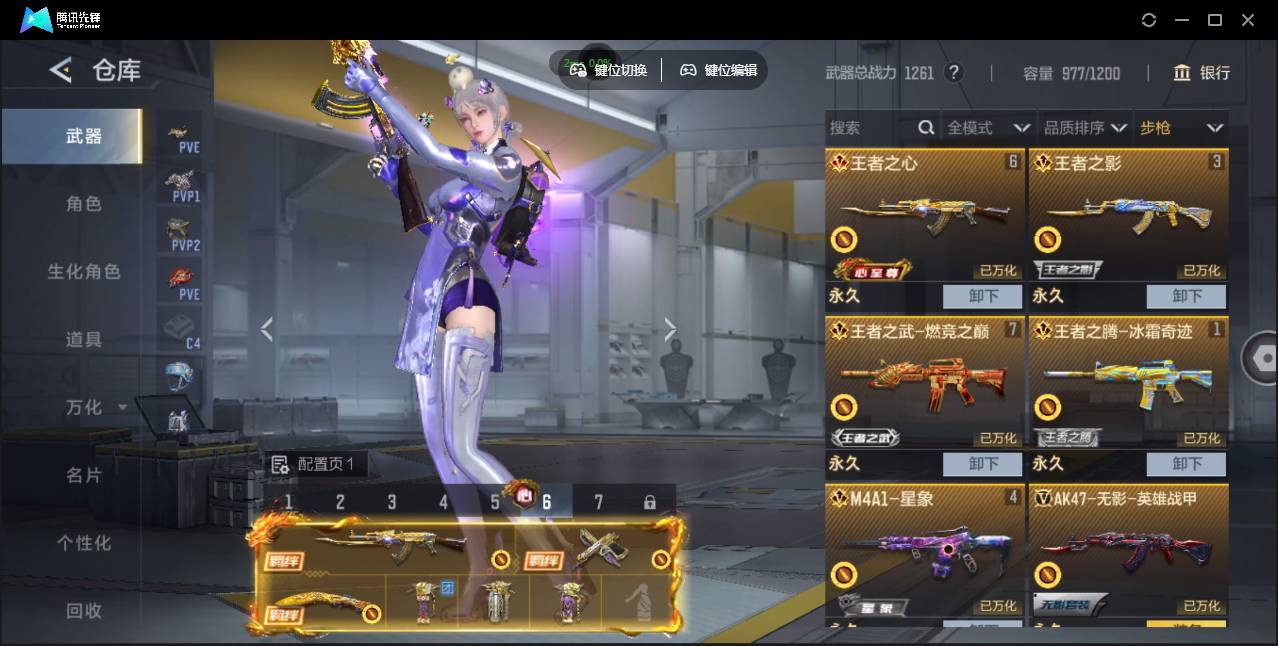Screen dimensions: 1278x646
Task: Open the 回收 recycling section
Action: (x=84, y=611)
